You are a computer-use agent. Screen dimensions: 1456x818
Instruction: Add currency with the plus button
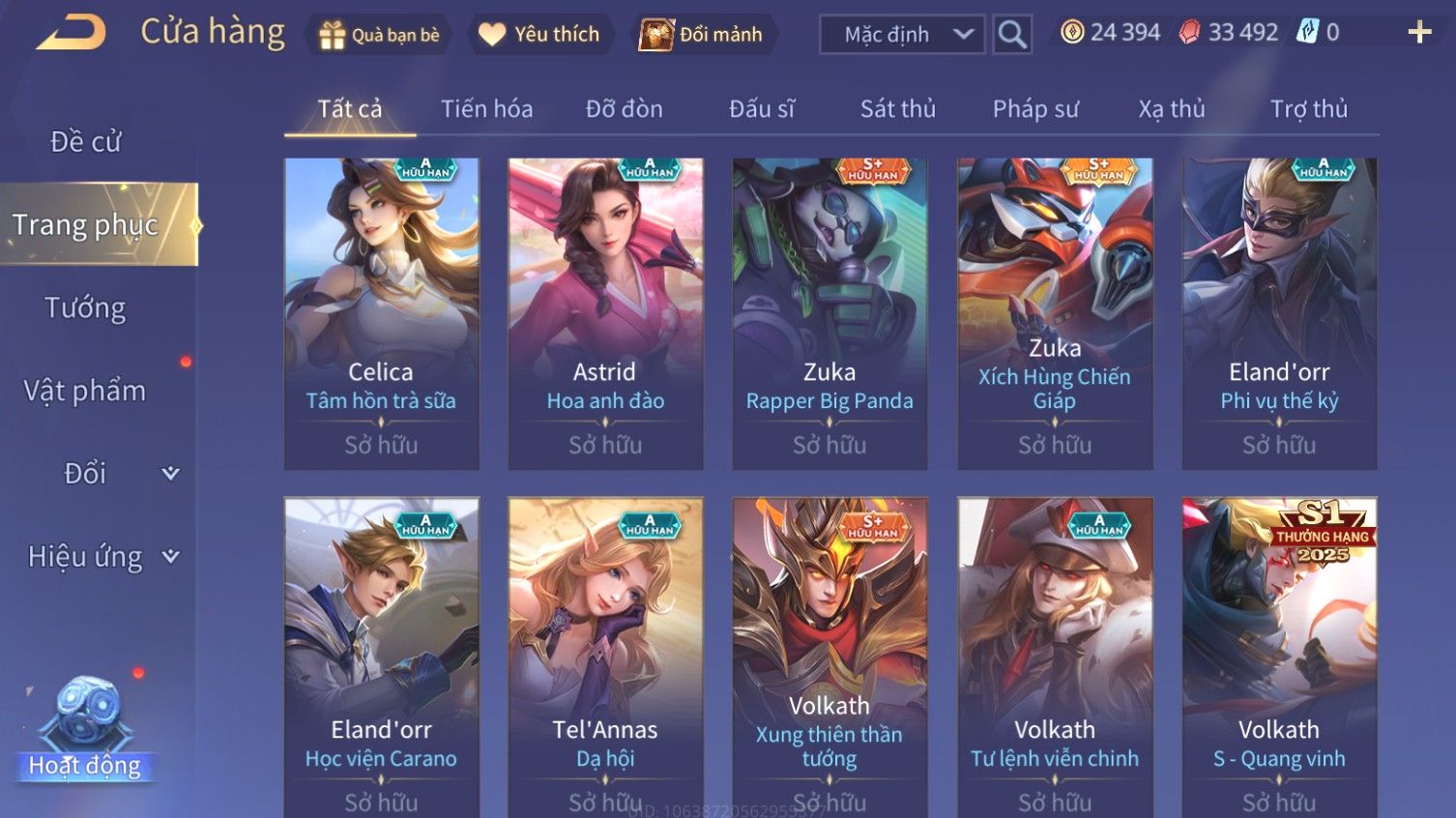(1419, 33)
